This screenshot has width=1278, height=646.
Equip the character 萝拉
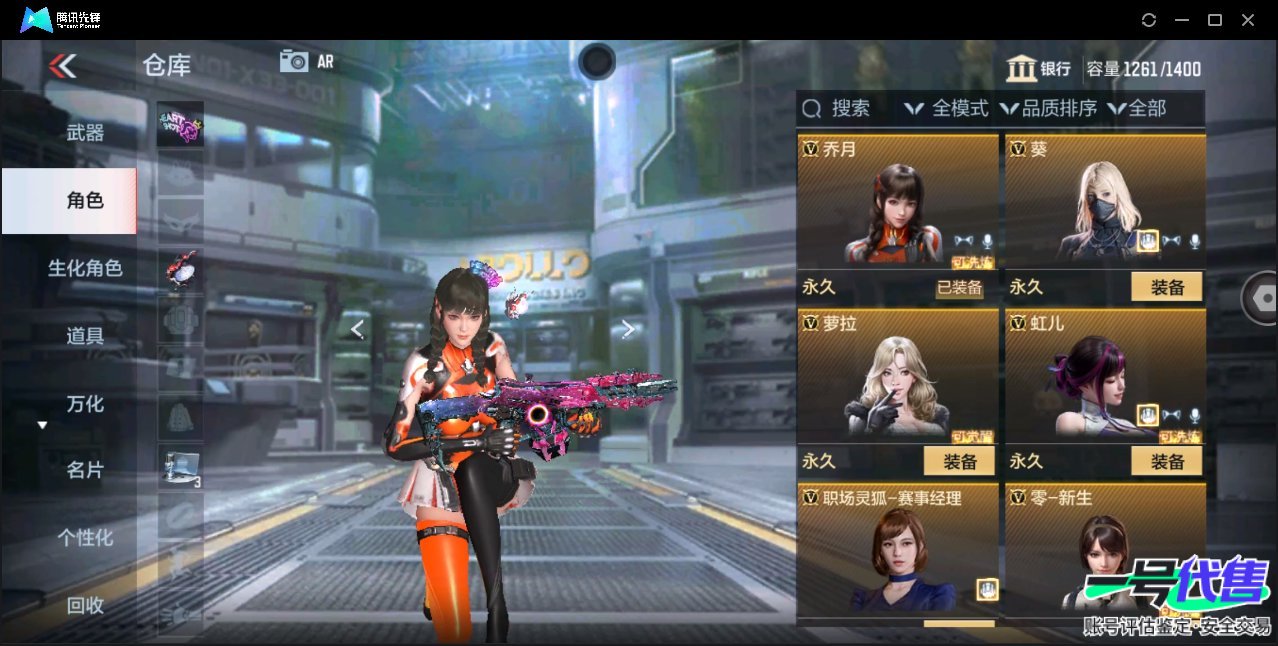959,461
